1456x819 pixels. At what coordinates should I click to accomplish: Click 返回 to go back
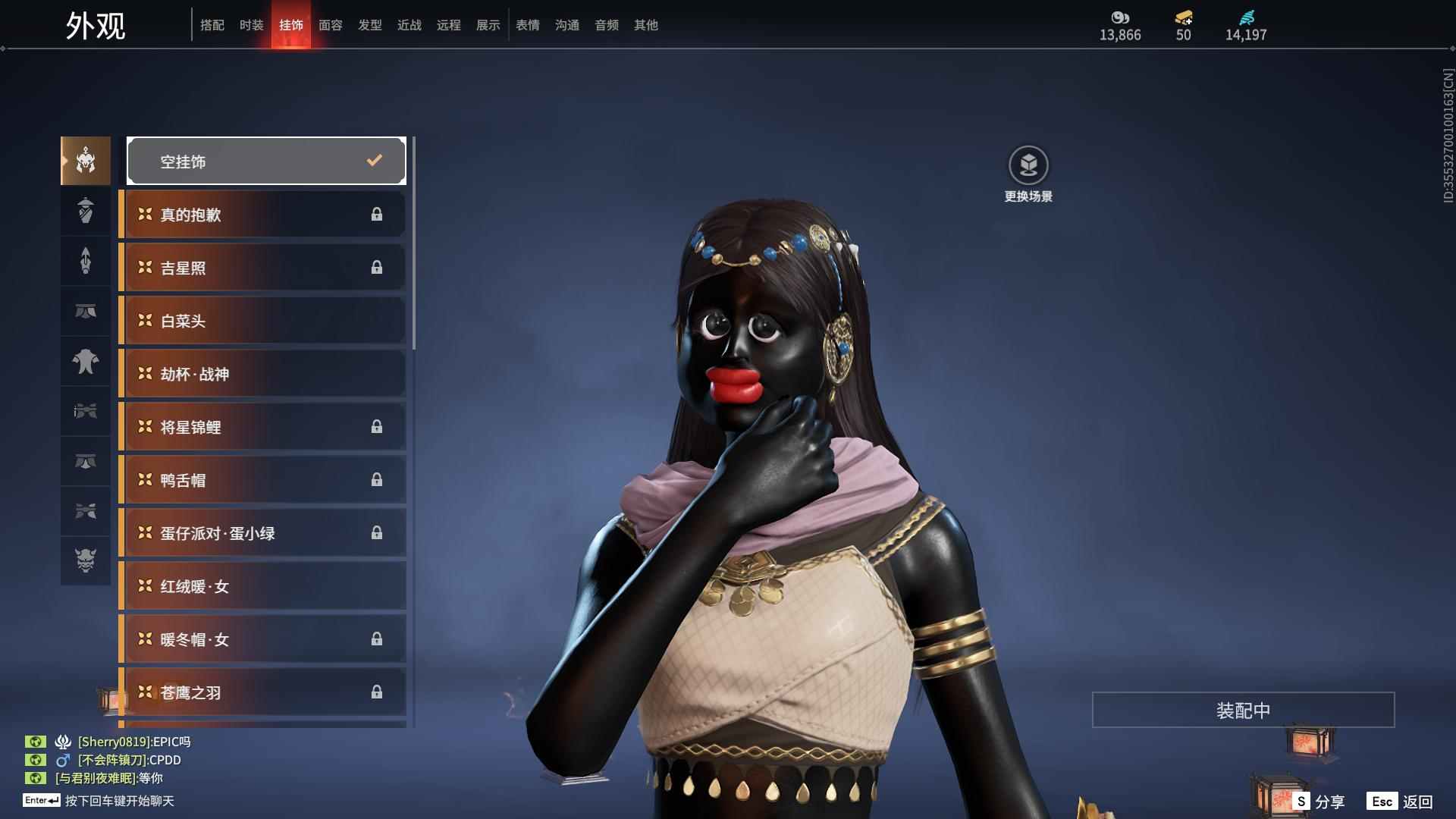coord(1401,802)
